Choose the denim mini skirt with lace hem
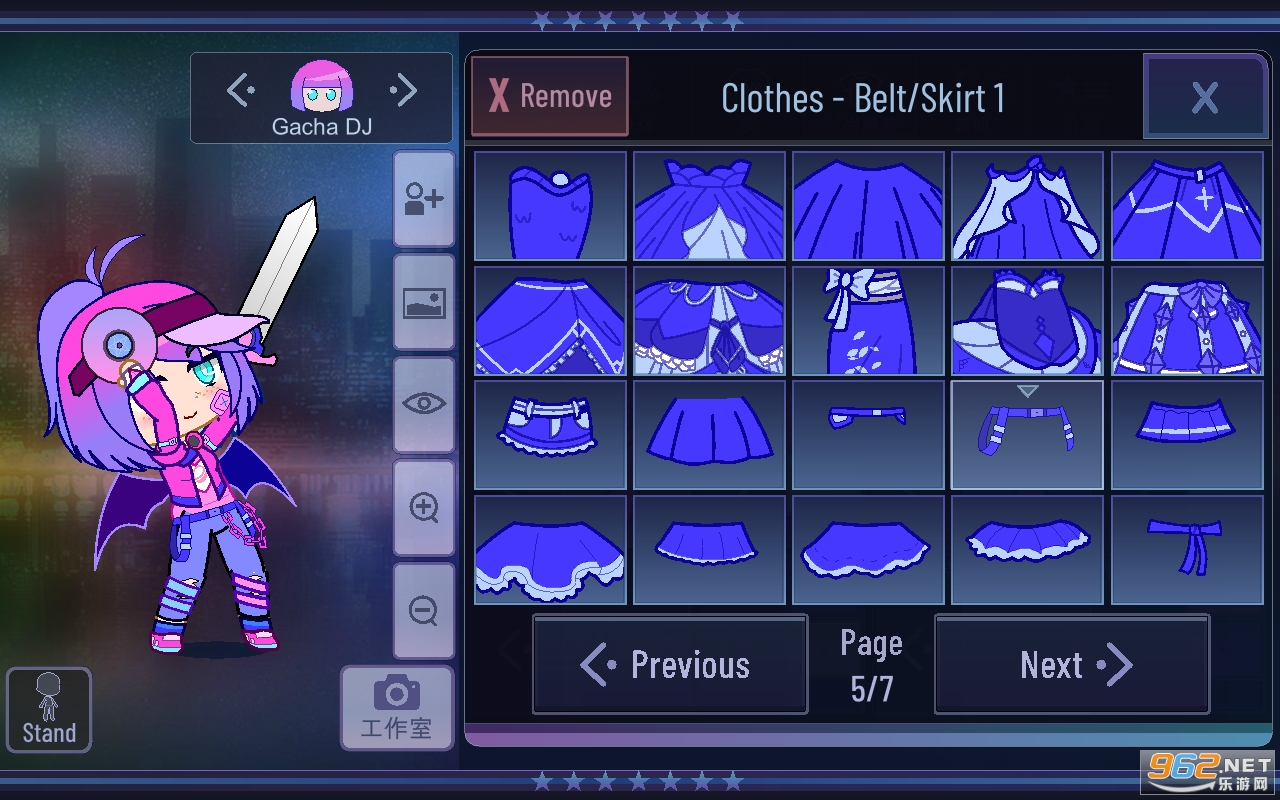The width and height of the screenshot is (1280, 800). pos(550,435)
